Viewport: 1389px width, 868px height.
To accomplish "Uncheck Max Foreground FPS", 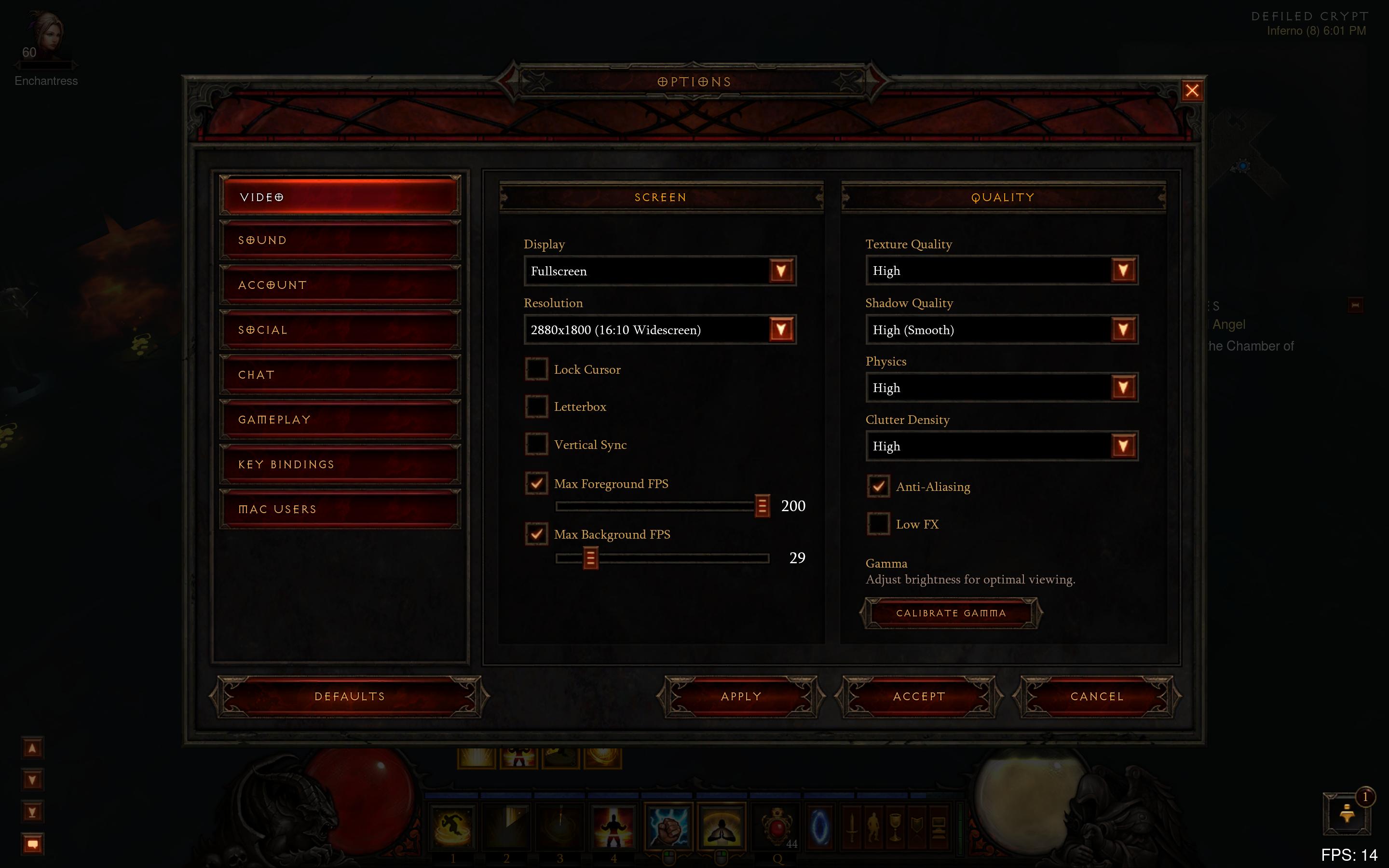I will click(x=537, y=483).
